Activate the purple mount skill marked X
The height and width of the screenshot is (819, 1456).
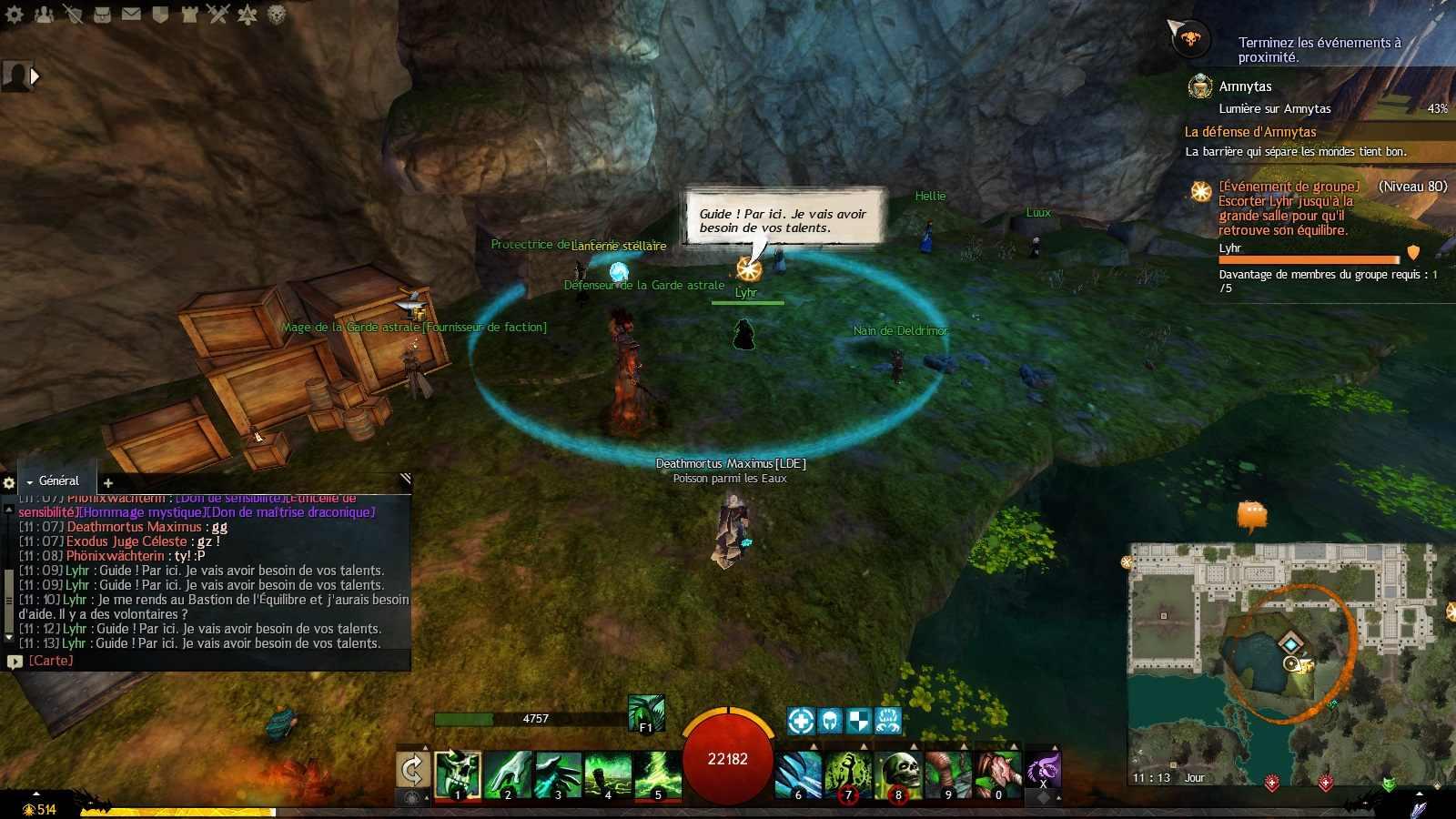pos(1043,770)
